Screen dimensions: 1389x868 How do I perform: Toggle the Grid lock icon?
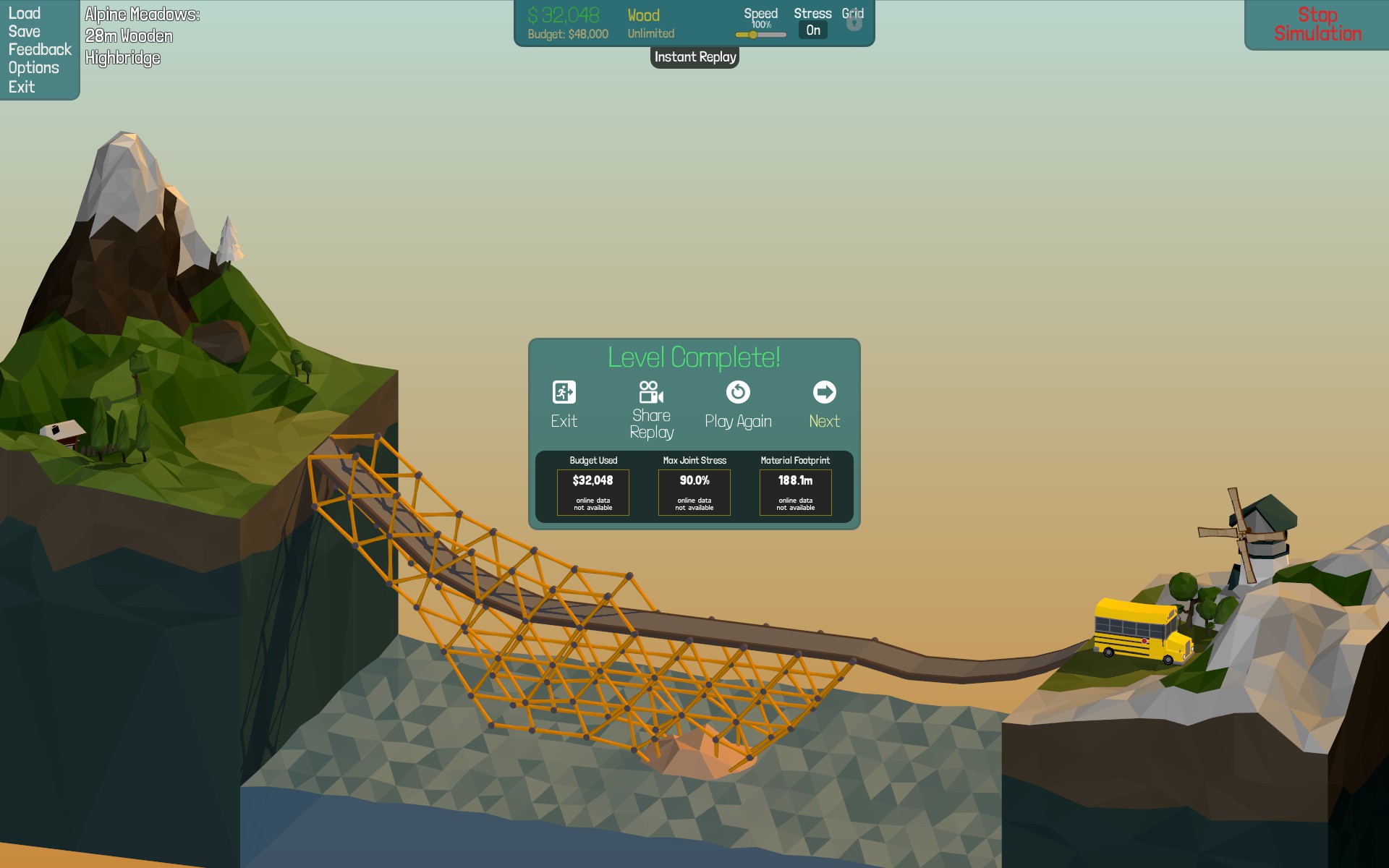click(x=854, y=23)
